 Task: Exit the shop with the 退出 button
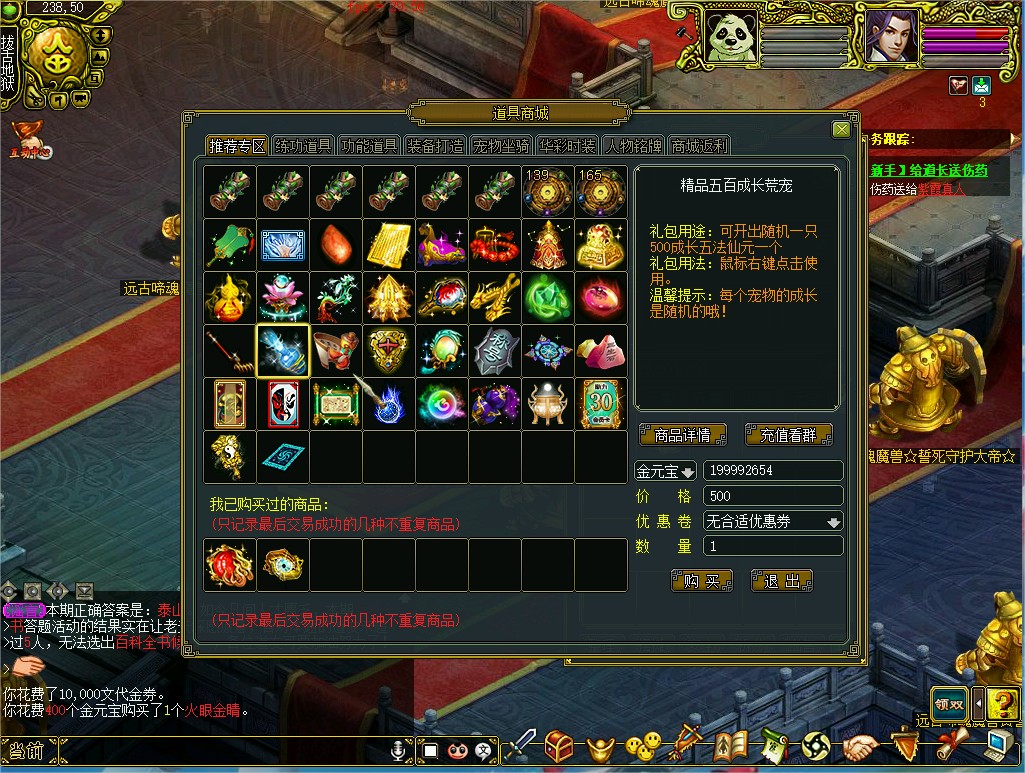coord(781,581)
